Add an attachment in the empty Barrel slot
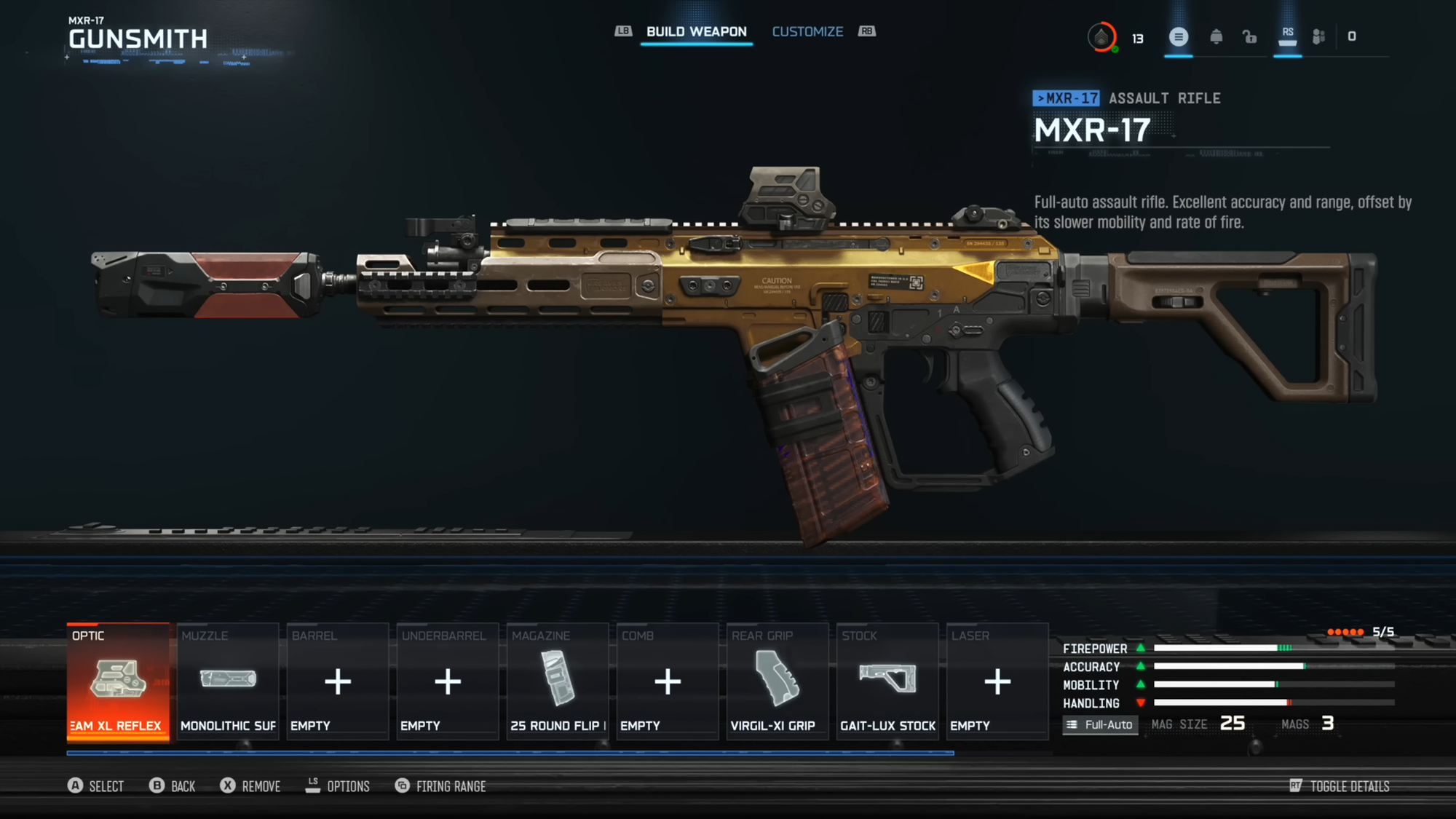1456x819 pixels. [337, 681]
